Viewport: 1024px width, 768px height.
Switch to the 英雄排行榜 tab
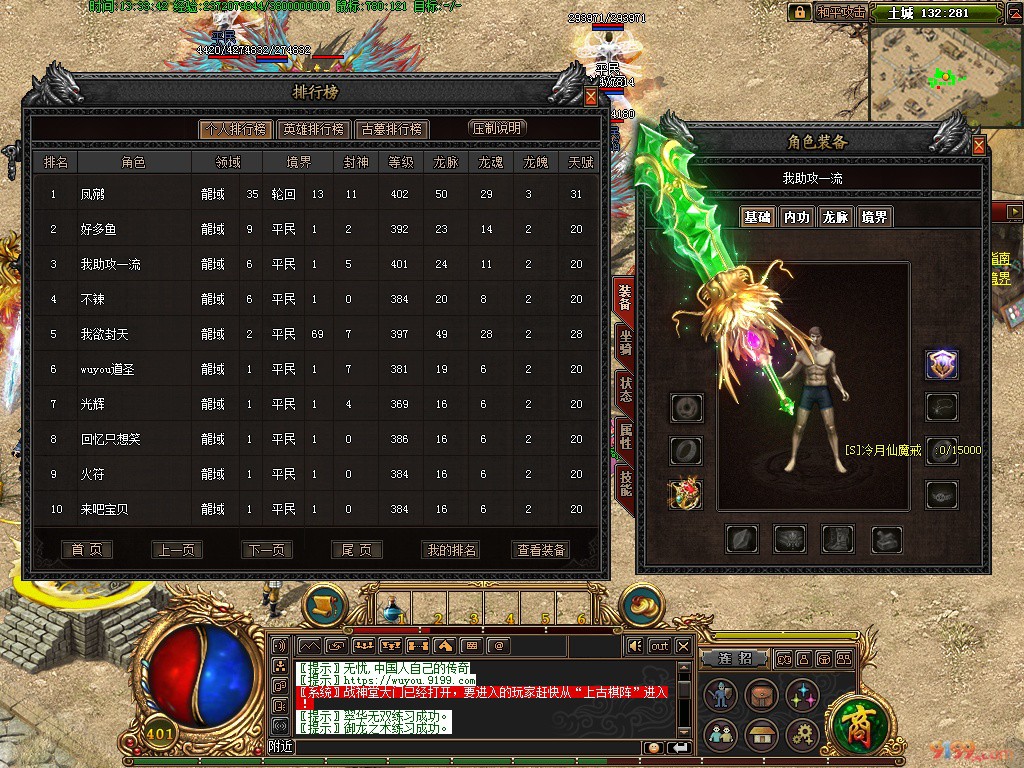(313, 129)
